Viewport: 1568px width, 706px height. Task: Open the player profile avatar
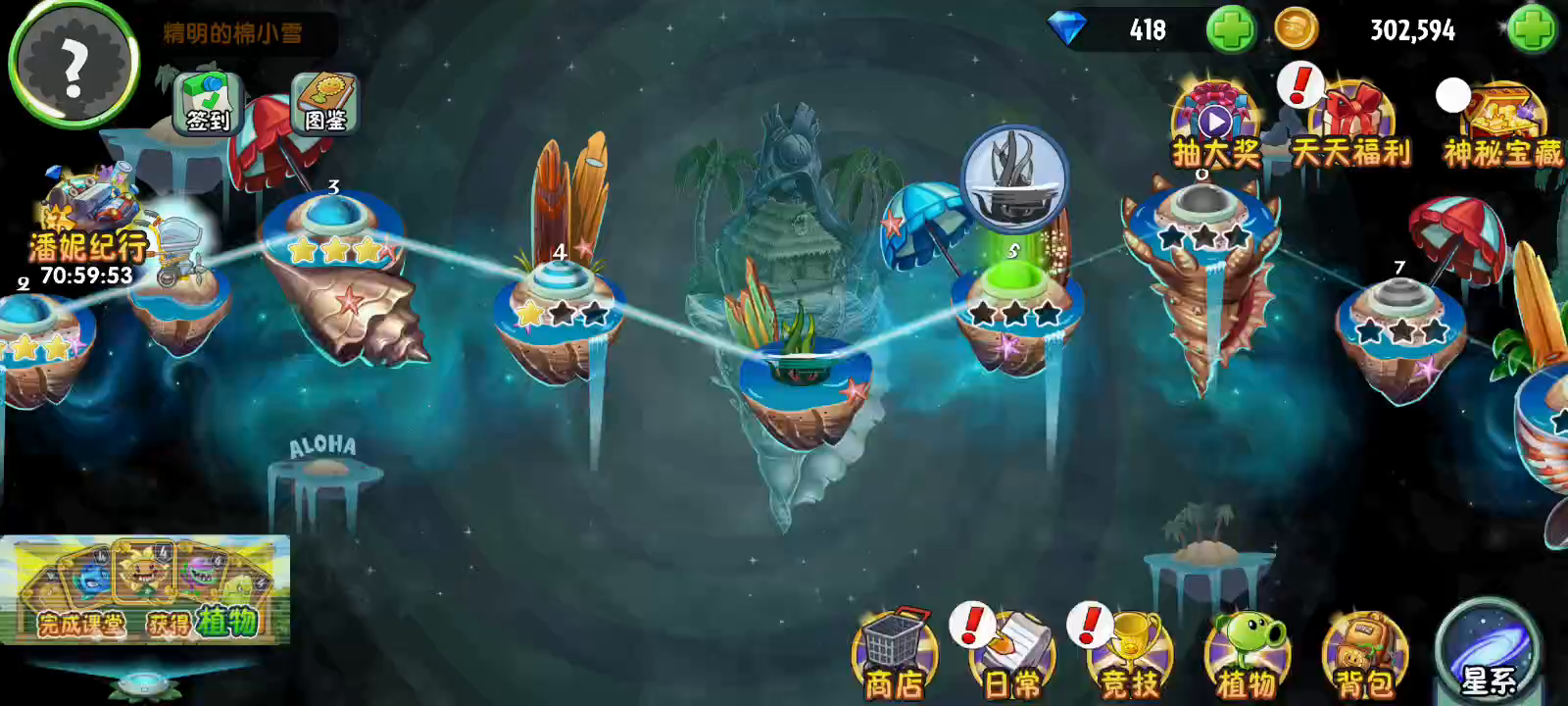coord(73,65)
